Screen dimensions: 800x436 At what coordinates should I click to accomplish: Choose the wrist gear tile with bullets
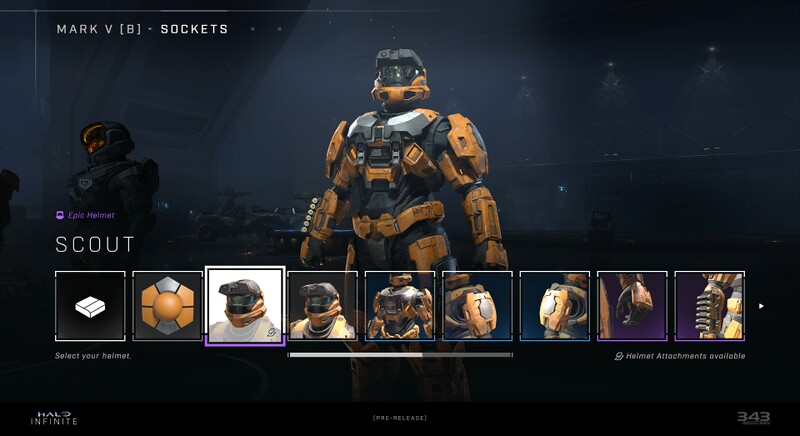[709, 306]
